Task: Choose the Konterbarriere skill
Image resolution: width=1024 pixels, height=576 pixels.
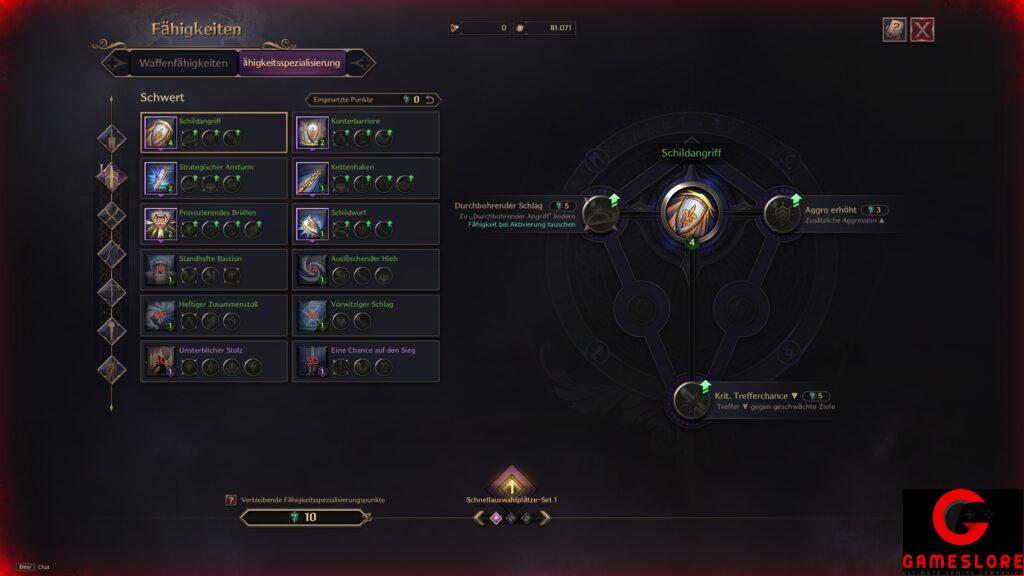Action: 366,131
